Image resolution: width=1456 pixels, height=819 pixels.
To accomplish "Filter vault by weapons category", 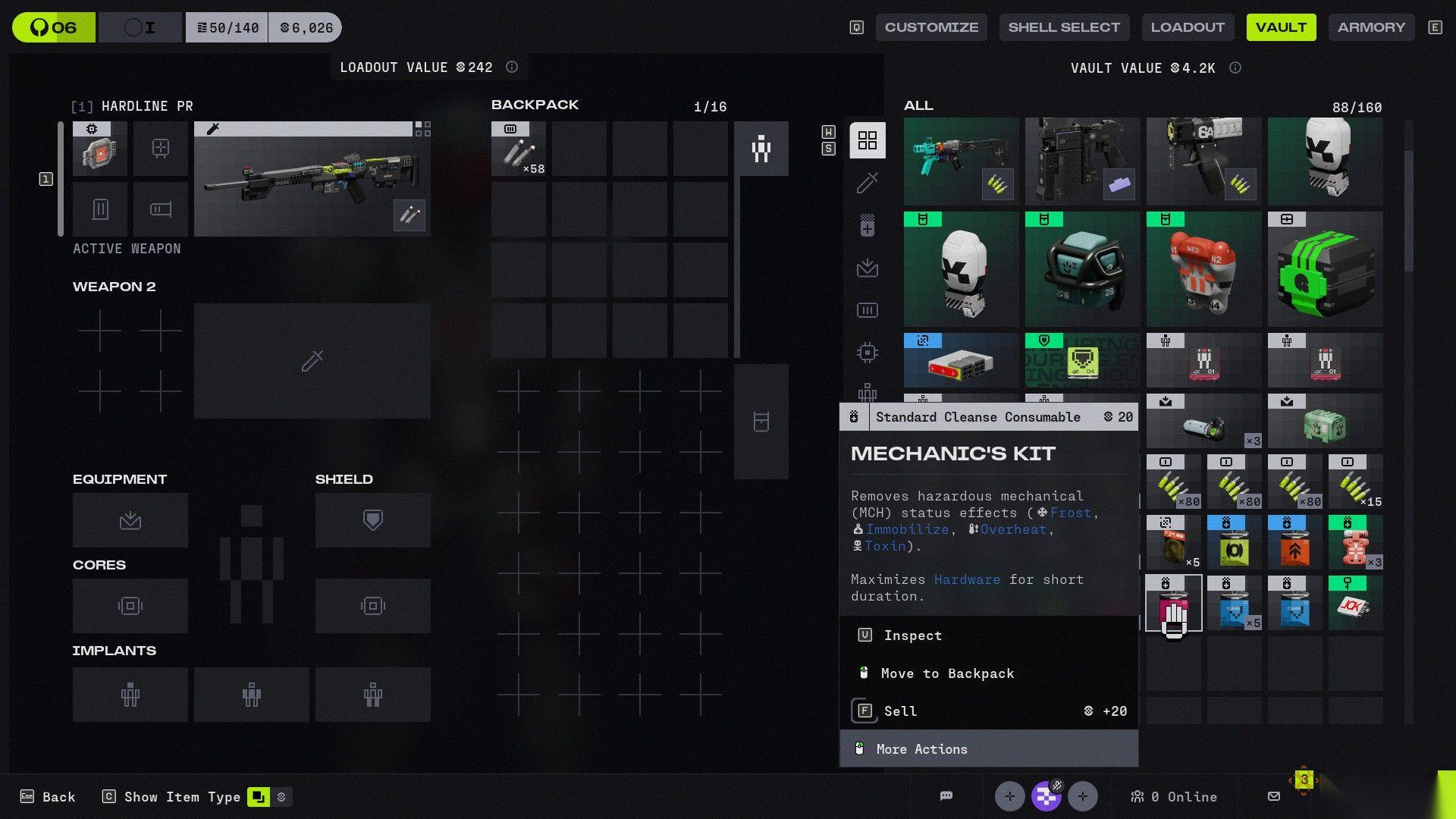I will (867, 183).
